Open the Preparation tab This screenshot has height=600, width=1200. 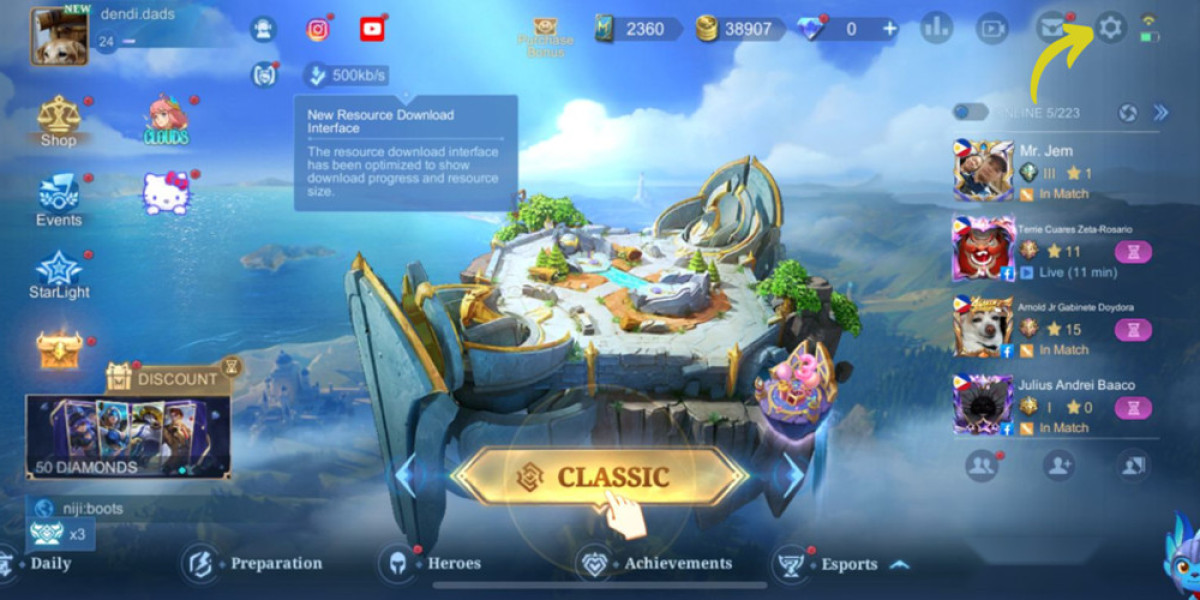[254, 563]
